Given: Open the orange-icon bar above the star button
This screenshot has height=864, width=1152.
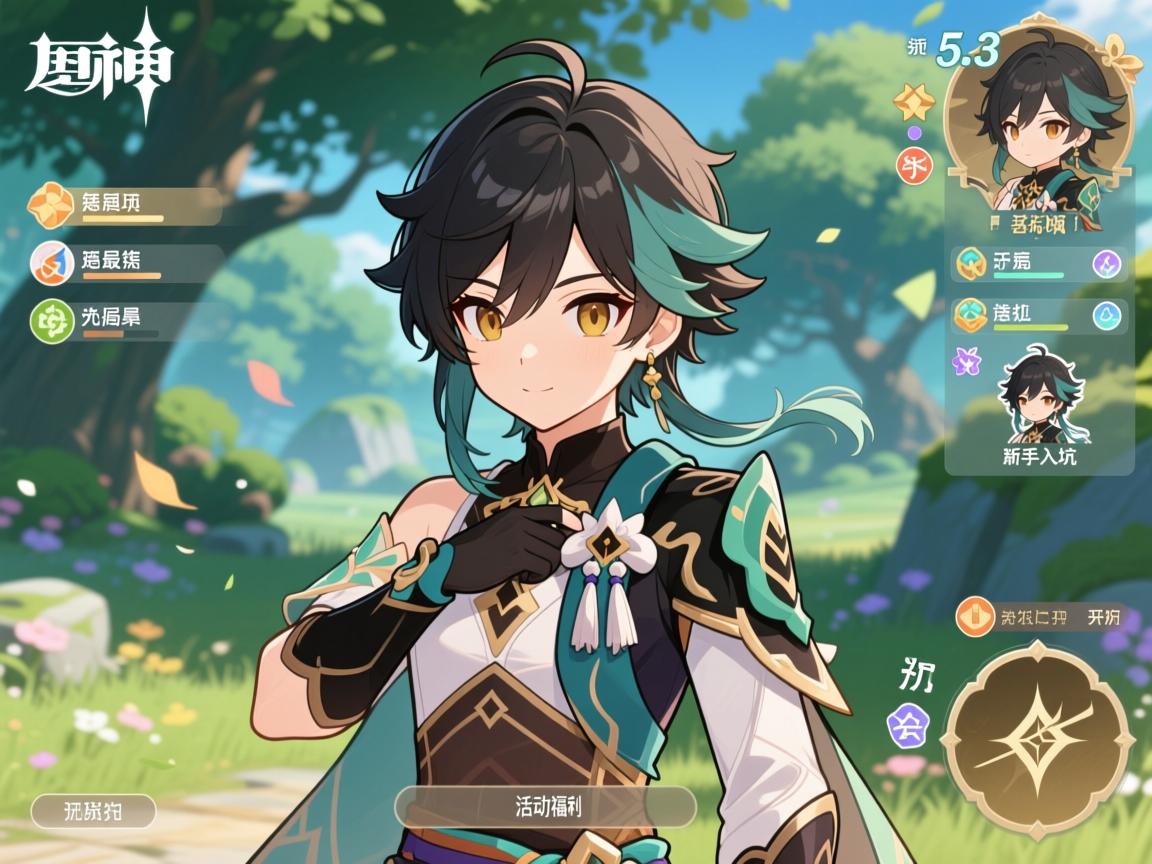Looking at the screenshot, I should click(x=1040, y=617).
